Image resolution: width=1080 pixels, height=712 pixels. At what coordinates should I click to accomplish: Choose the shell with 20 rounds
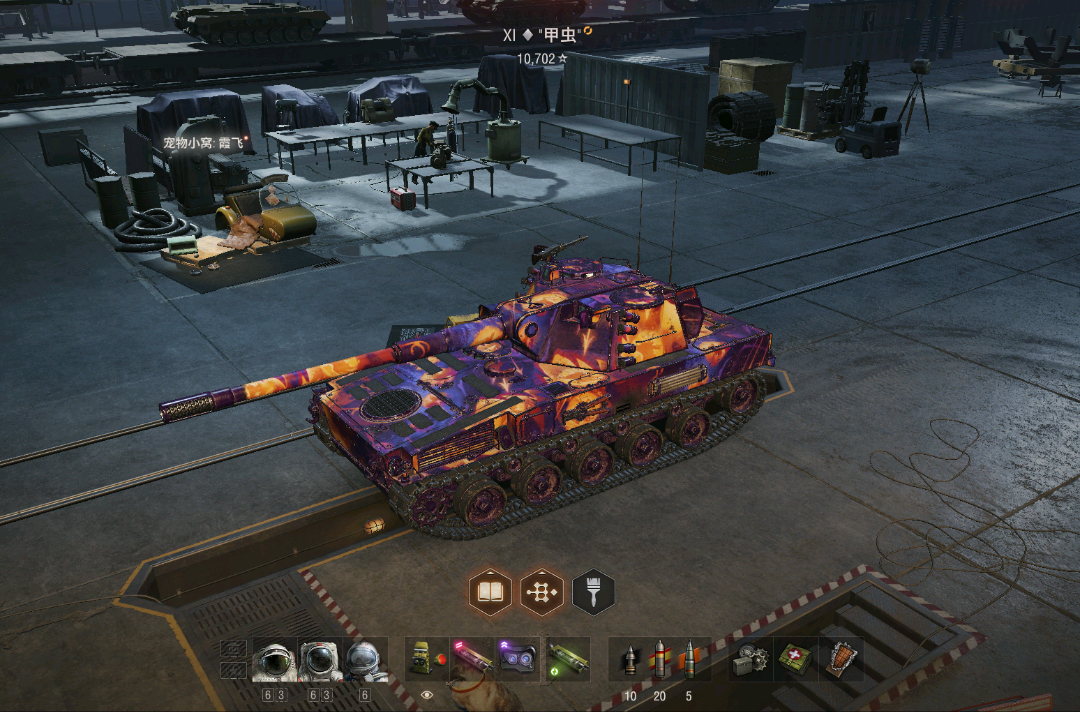[659, 659]
